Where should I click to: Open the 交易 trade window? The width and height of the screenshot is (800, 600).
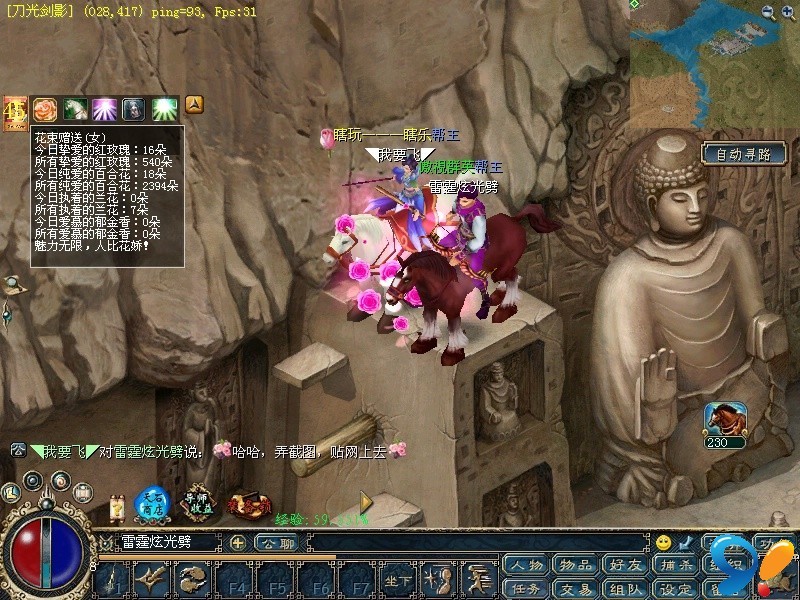coord(576,589)
